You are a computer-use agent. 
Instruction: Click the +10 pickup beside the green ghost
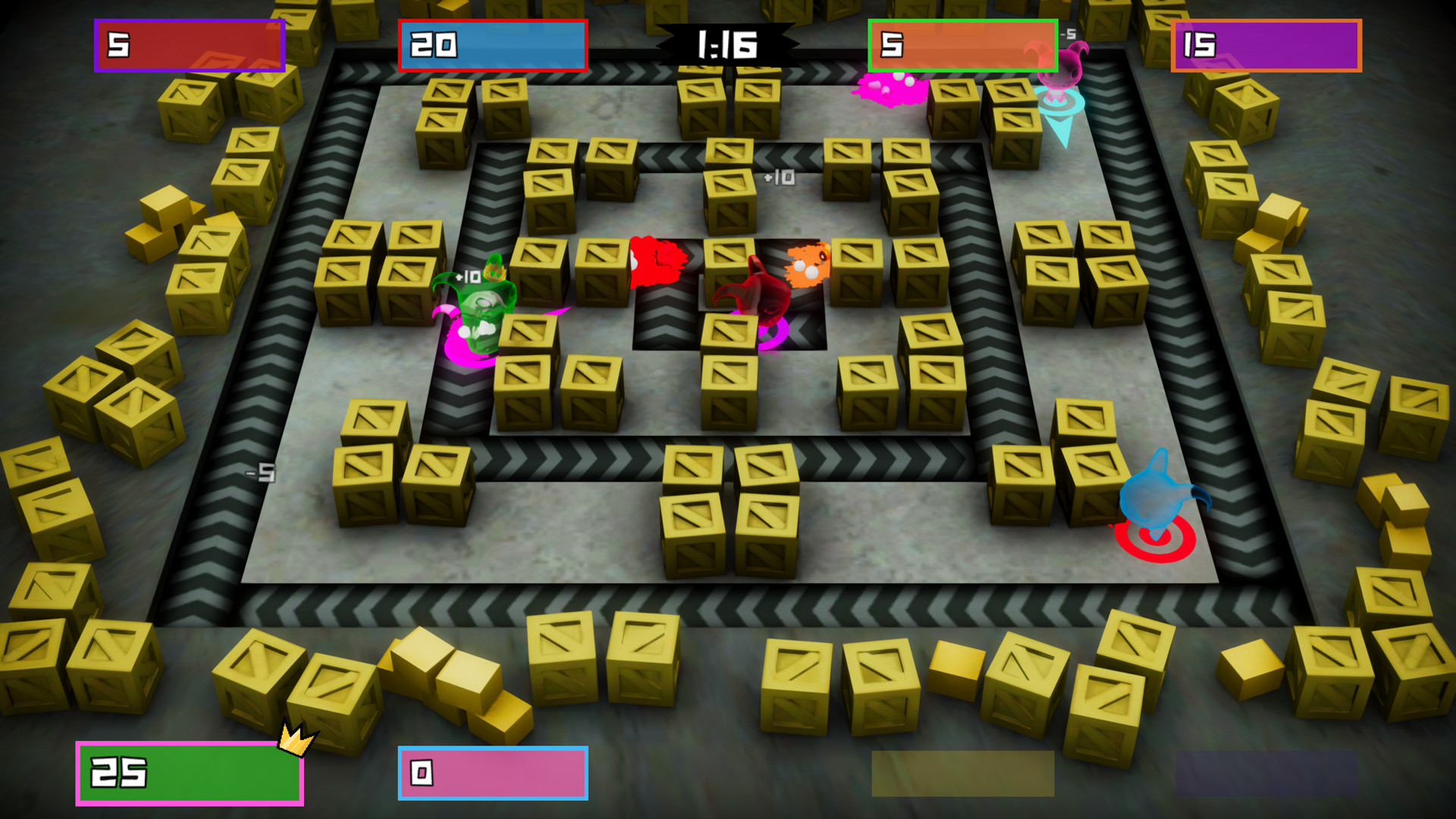(468, 277)
